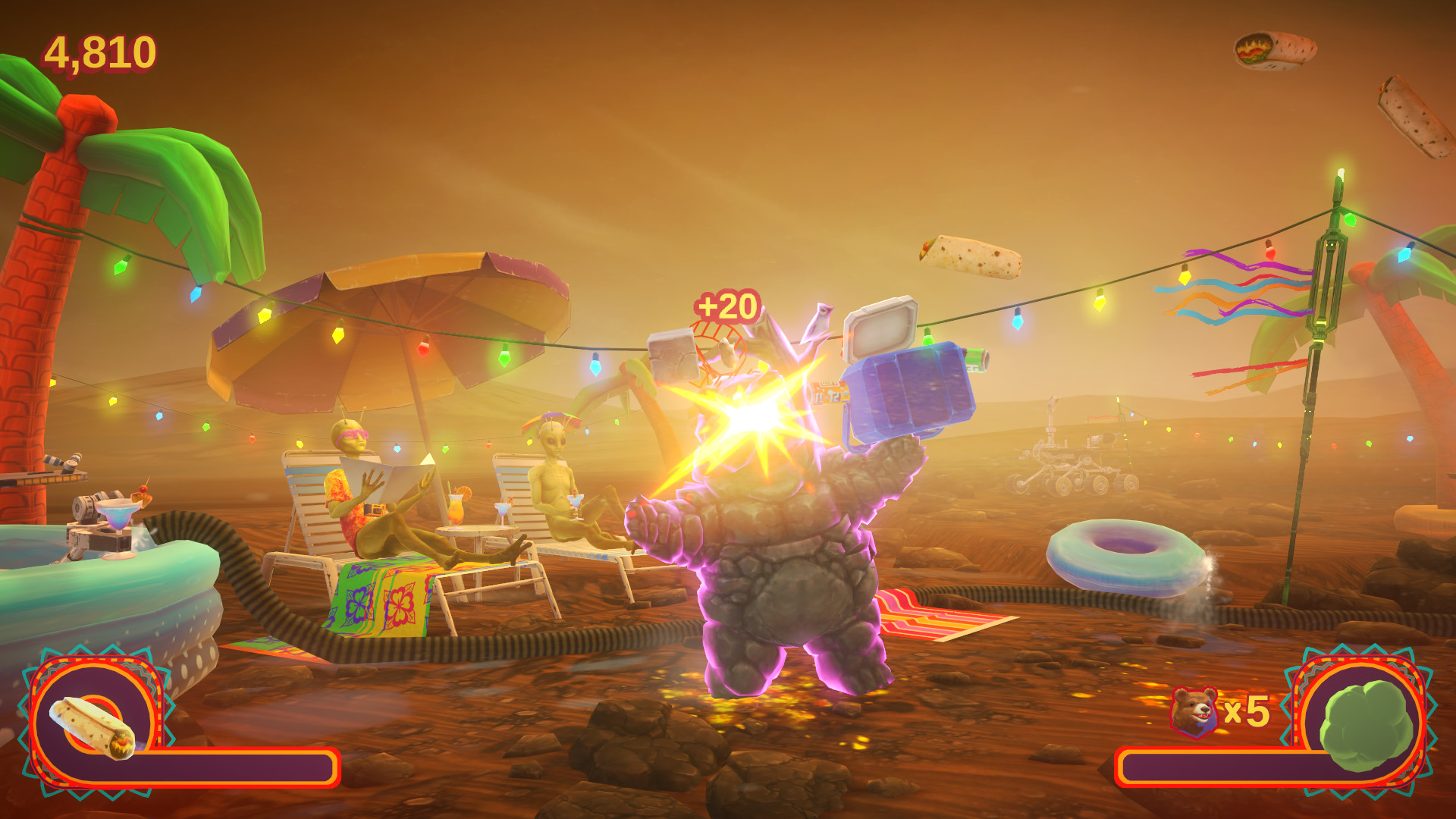Click the 4,810 score display
The width and height of the screenshot is (1456, 819).
[x=99, y=52]
